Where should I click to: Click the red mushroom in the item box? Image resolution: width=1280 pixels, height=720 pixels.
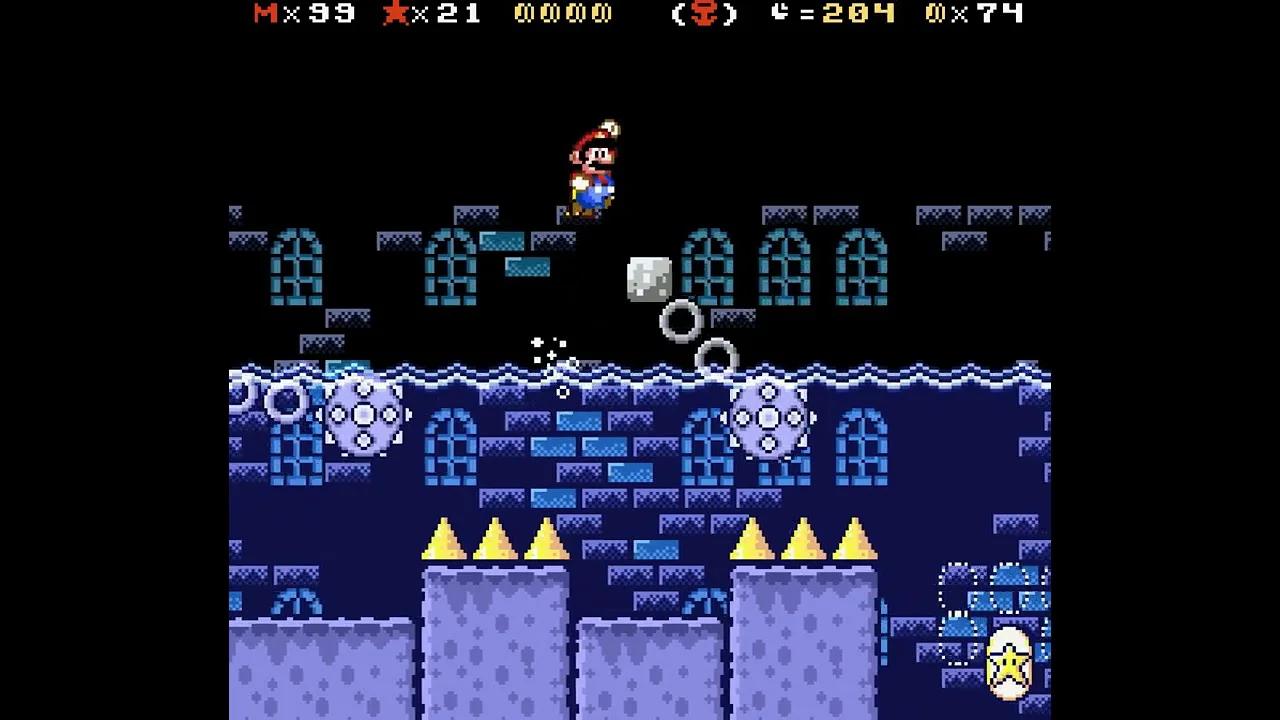coord(705,15)
